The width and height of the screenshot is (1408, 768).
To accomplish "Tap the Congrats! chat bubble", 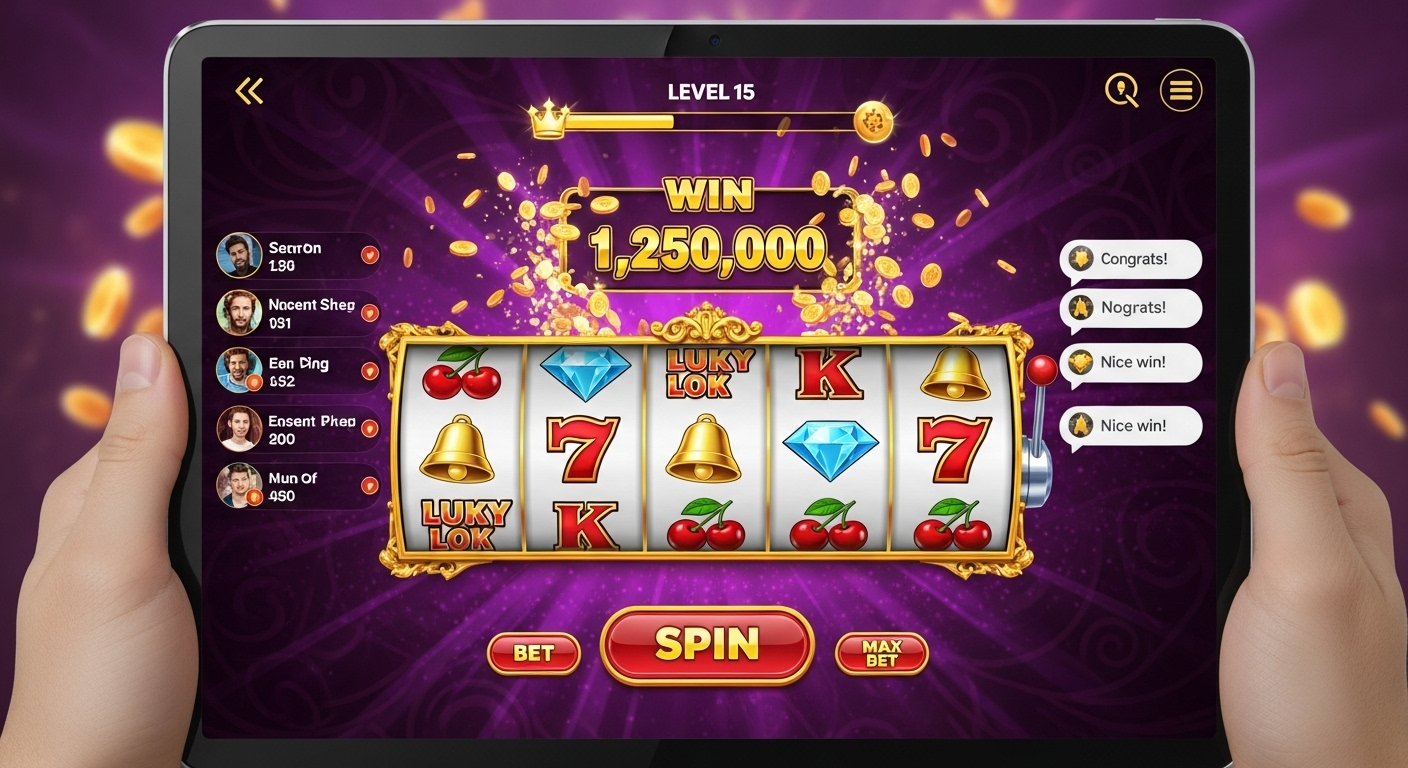I will click(x=1131, y=259).
